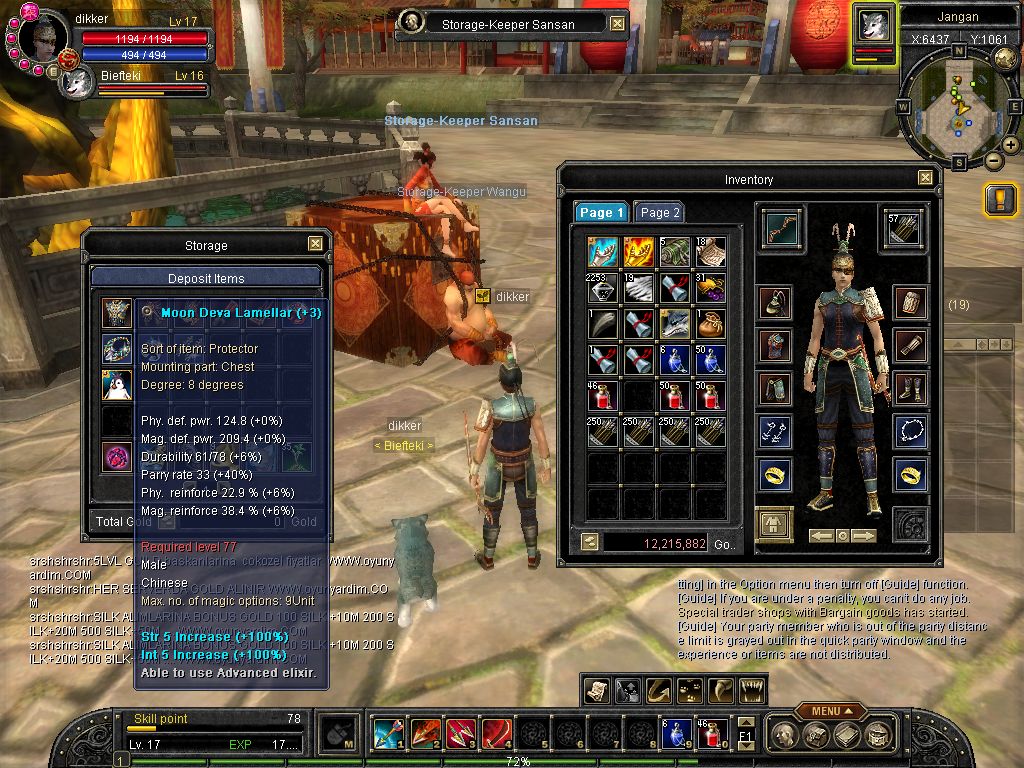Click the Deposit Items header button

[x=206, y=278]
